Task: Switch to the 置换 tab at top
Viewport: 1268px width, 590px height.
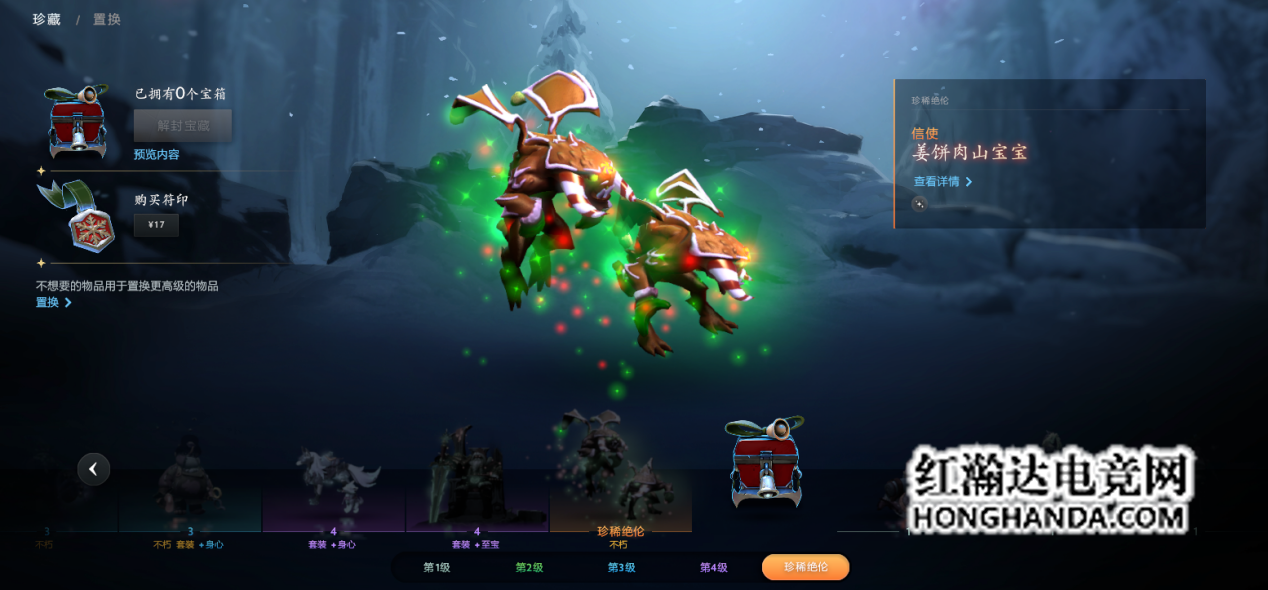Action: tap(107, 19)
